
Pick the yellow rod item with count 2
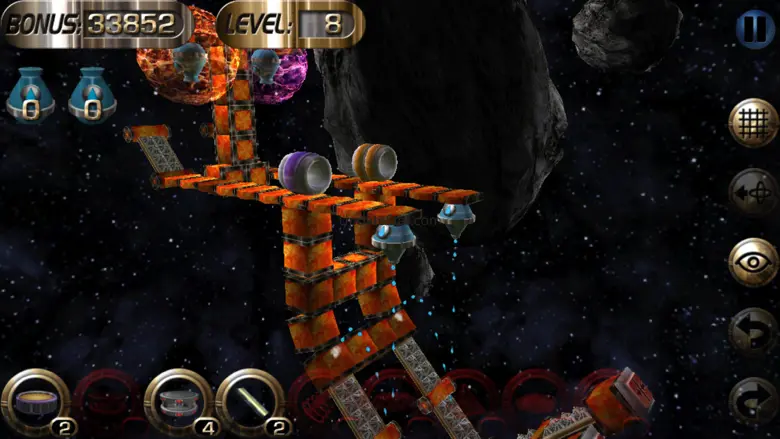(246, 401)
